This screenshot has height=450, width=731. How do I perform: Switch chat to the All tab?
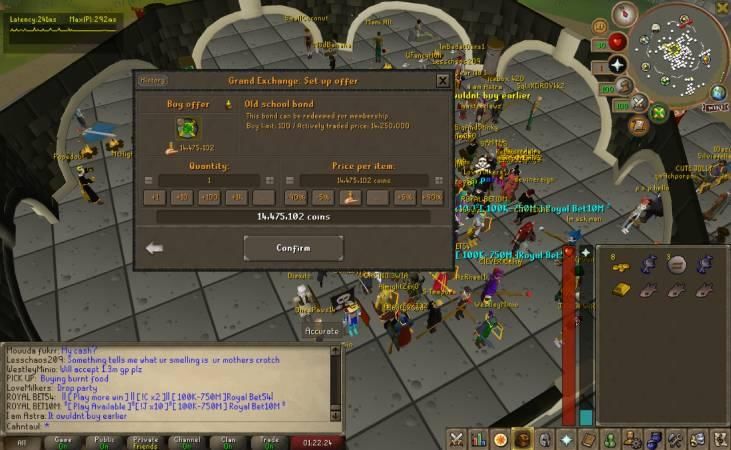coord(21,441)
